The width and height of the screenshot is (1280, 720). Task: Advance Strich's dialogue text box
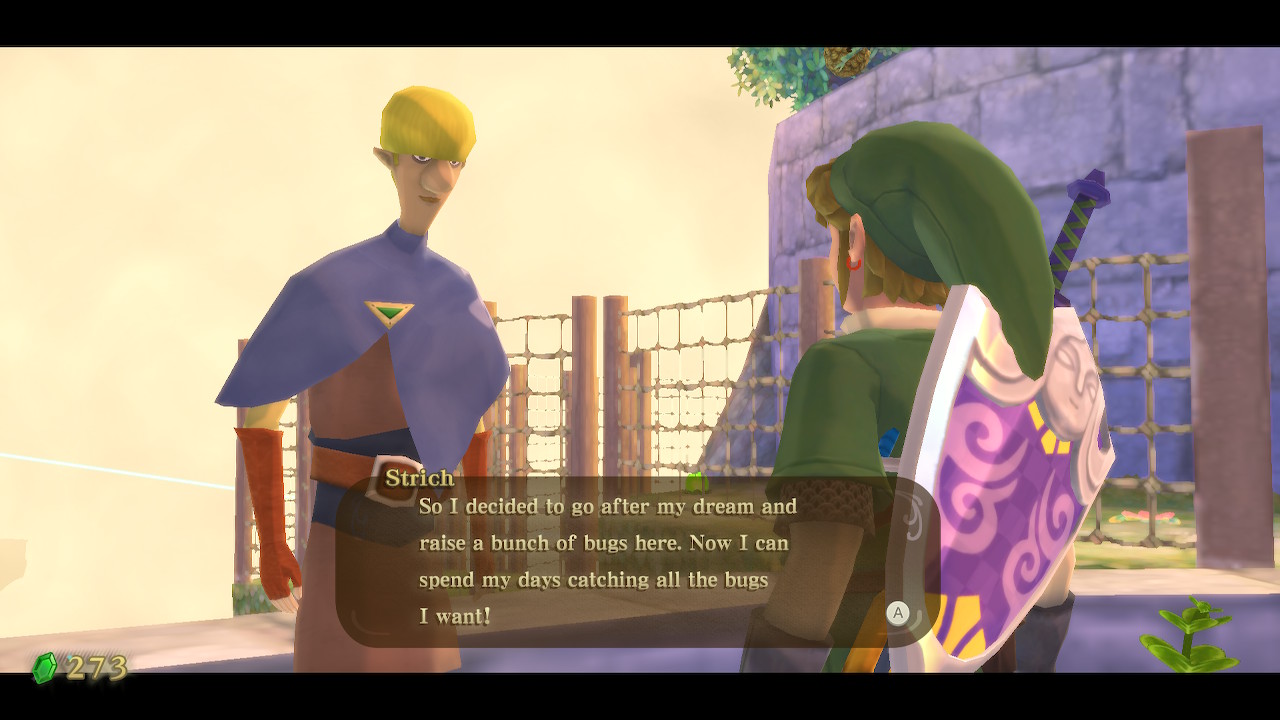coord(897,613)
